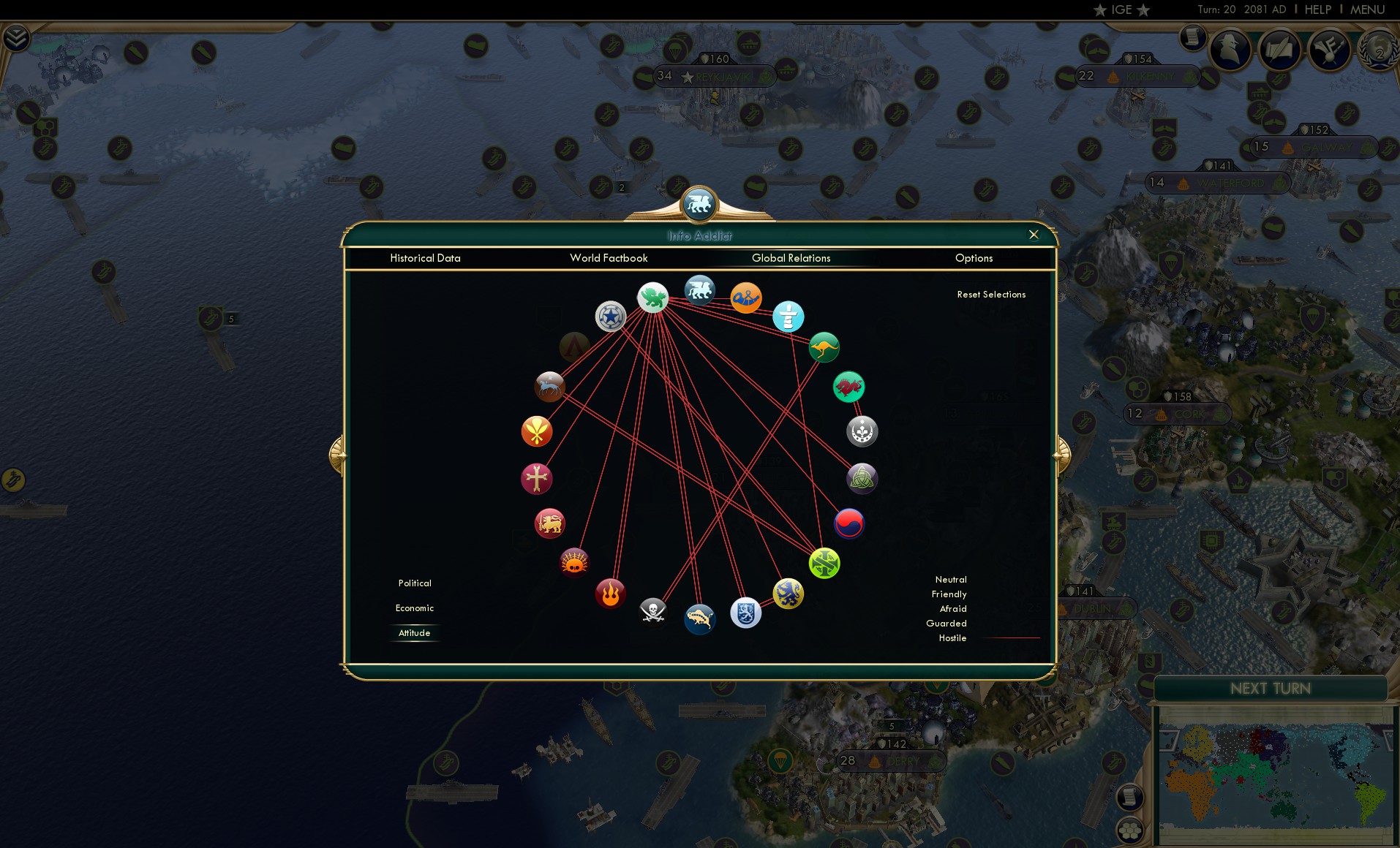Open the MENU in the top bar
Image resolution: width=1400 pixels, height=848 pixels.
(1369, 10)
